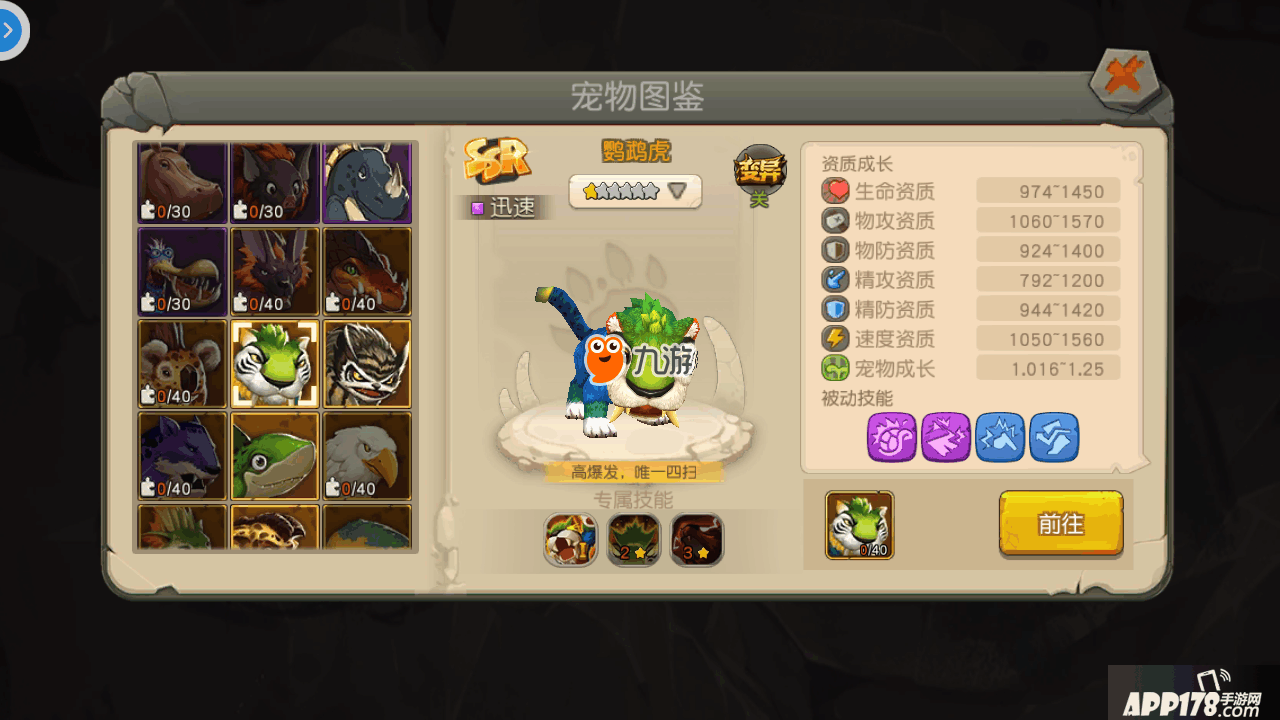Image resolution: width=1280 pixels, height=720 pixels.
Task: Select the crocodile pet portrait
Action: point(182,271)
